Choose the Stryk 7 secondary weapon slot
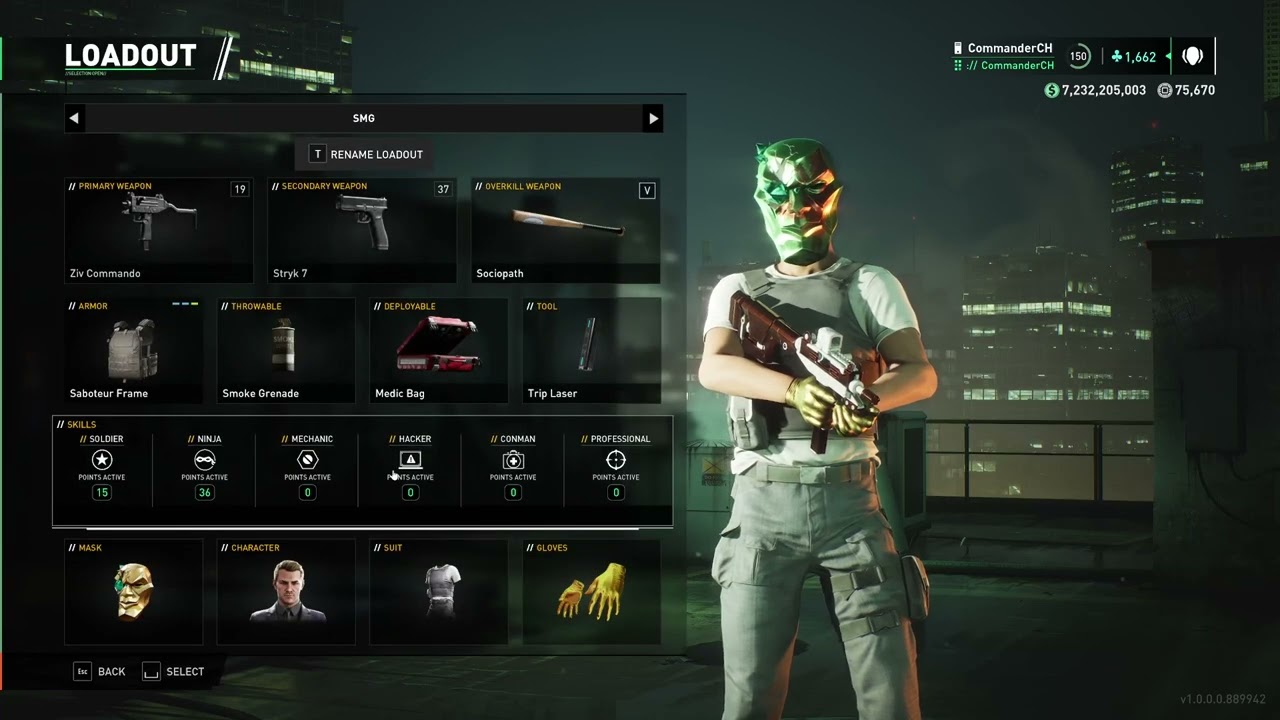Screen dimensions: 1280x720 362,230
